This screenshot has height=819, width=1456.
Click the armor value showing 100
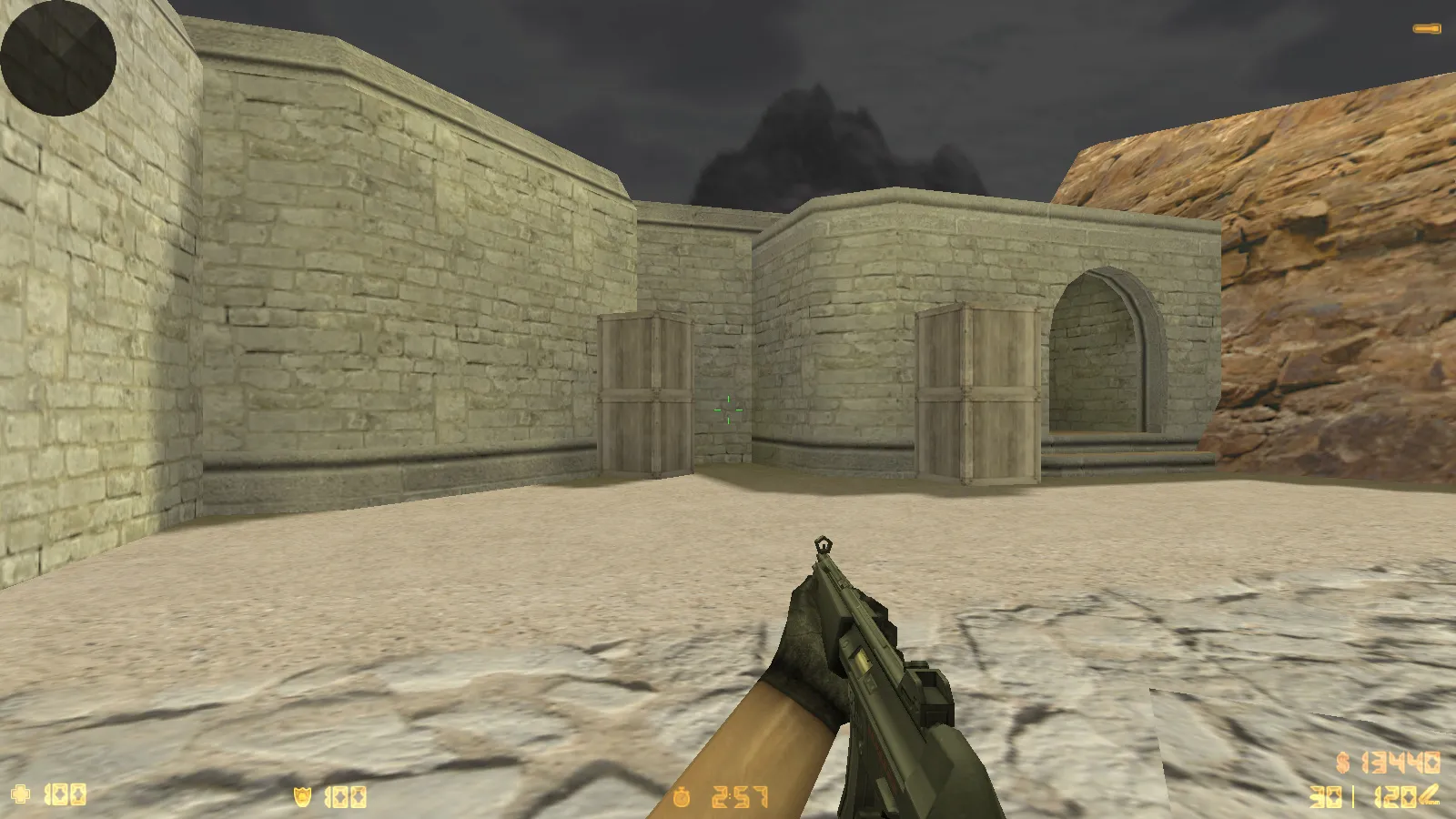pos(346,795)
